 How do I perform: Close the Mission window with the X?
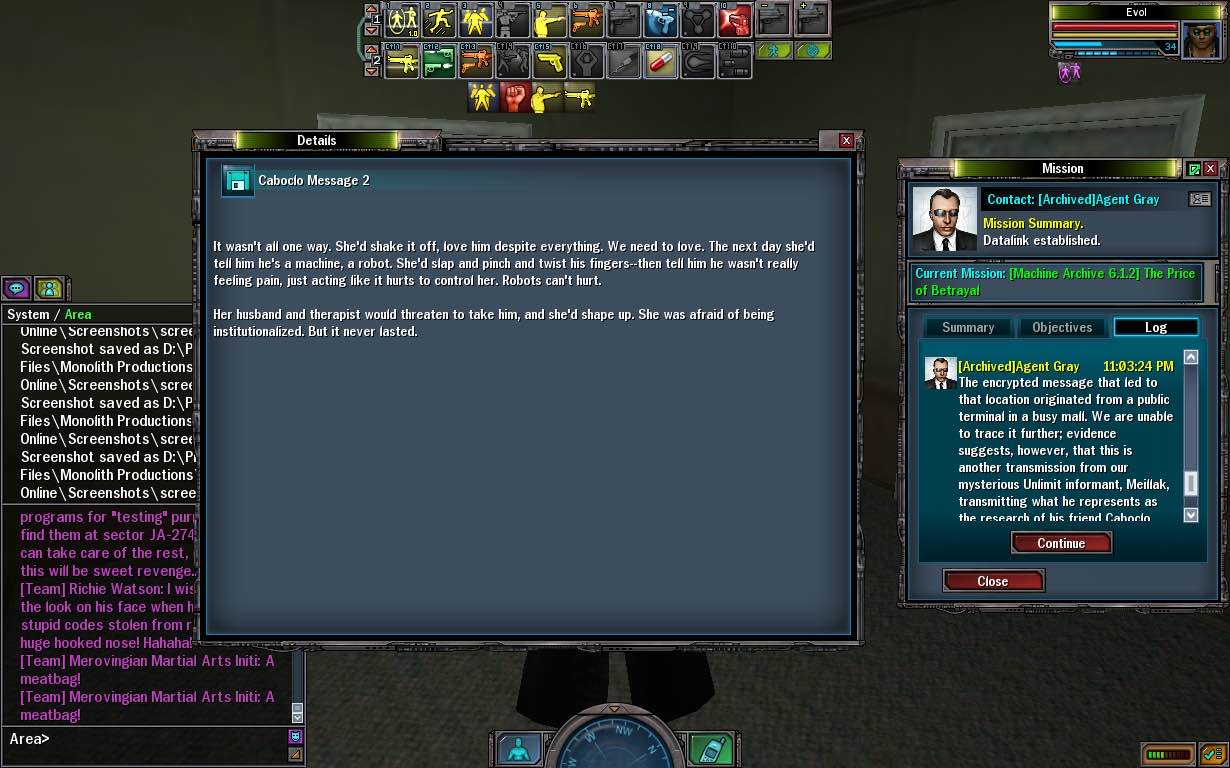(x=1210, y=169)
